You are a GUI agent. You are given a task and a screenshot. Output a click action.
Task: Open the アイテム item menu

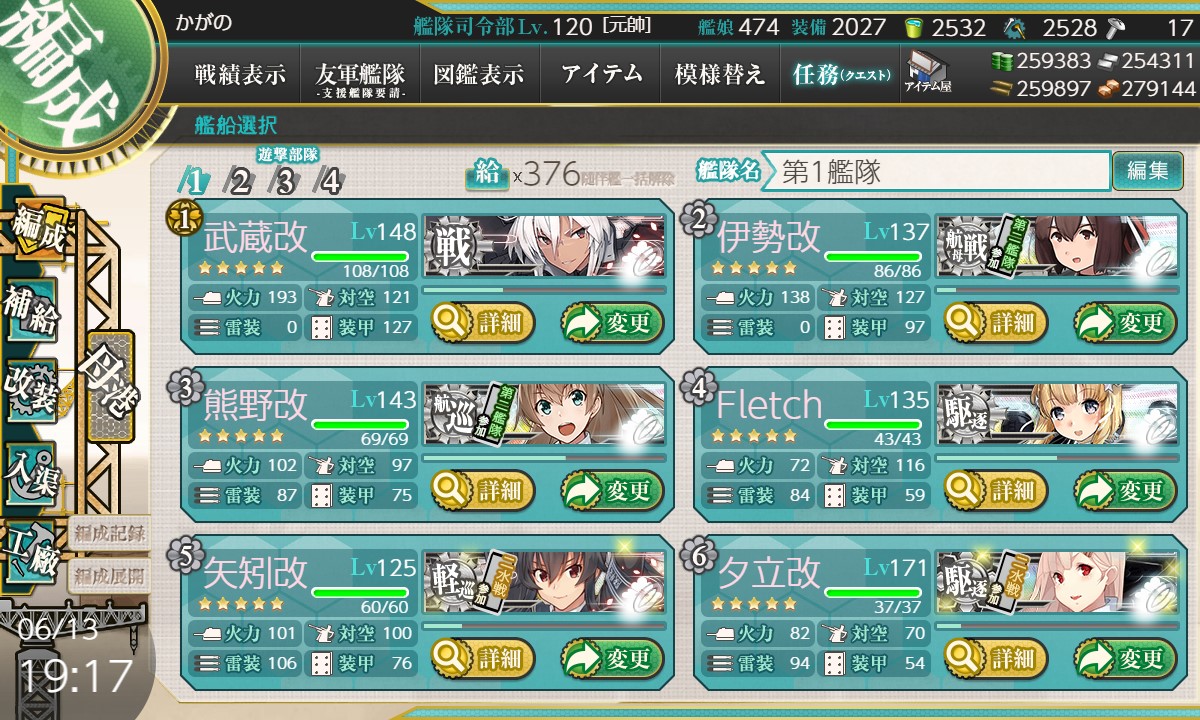click(x=601, y=74)
